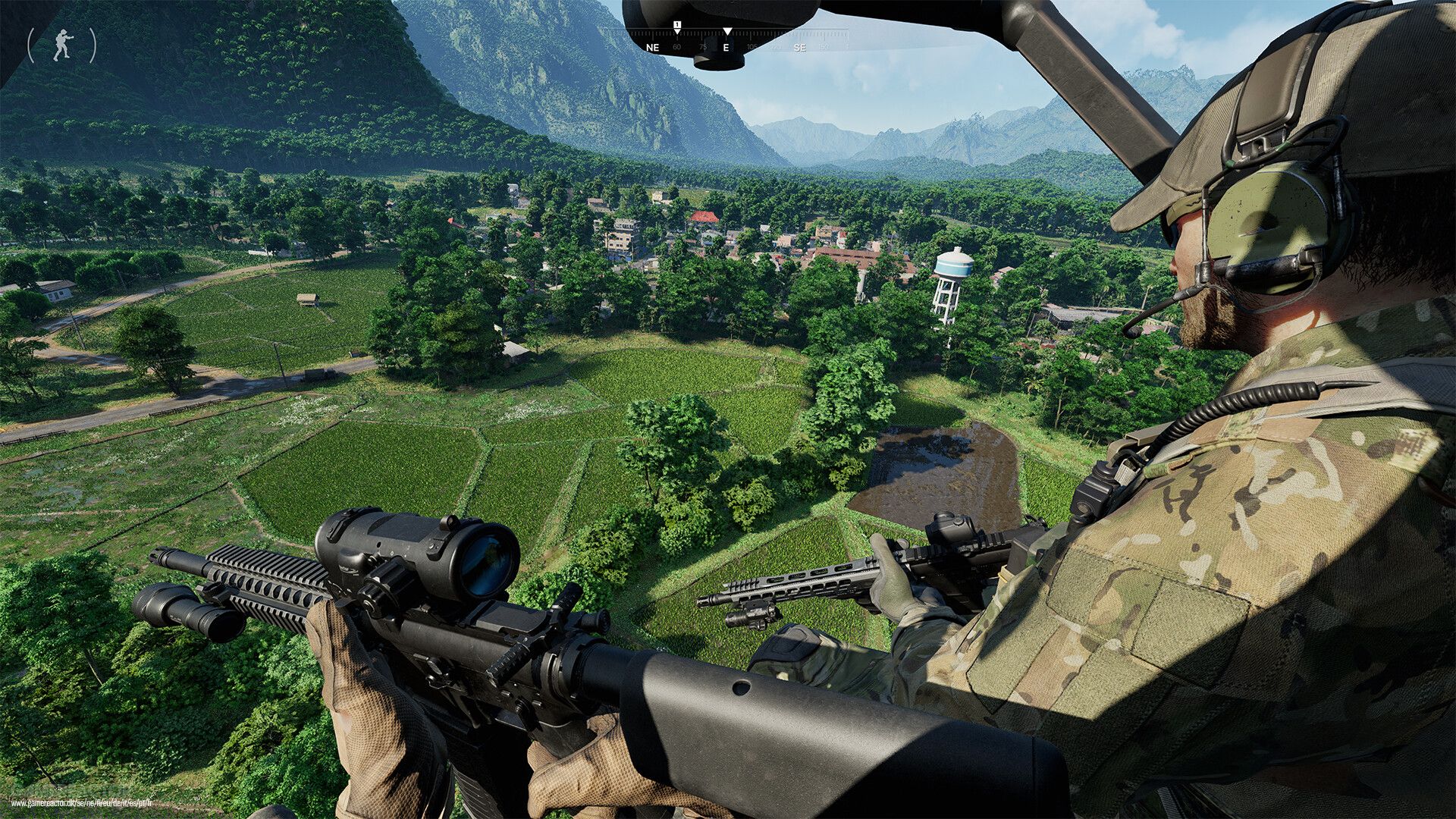Click the numbered '1' objective marker on compass

[676, 25]
